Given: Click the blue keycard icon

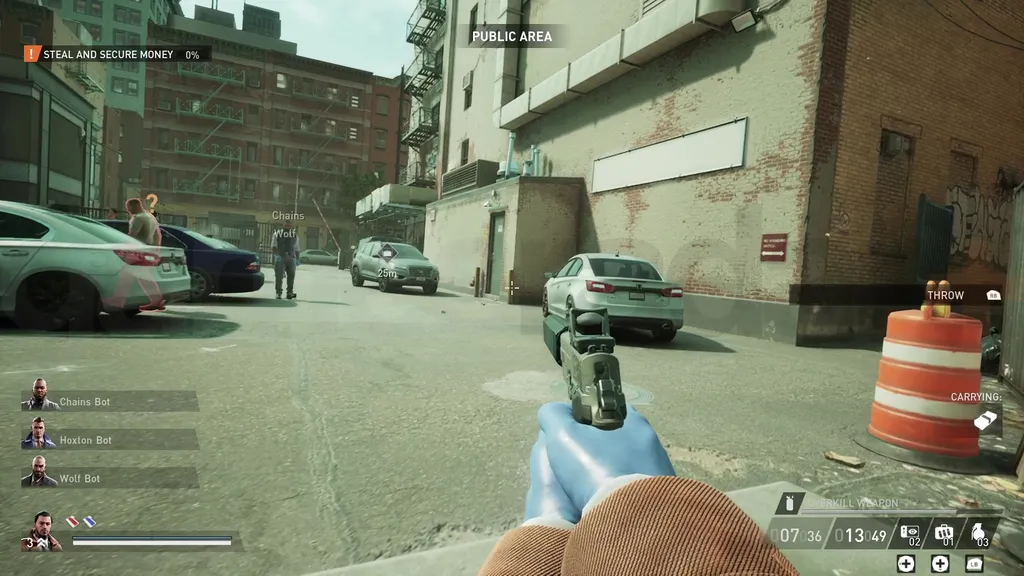Looking at the screenshot, I should pyautogui.click(x=89, y=521).
